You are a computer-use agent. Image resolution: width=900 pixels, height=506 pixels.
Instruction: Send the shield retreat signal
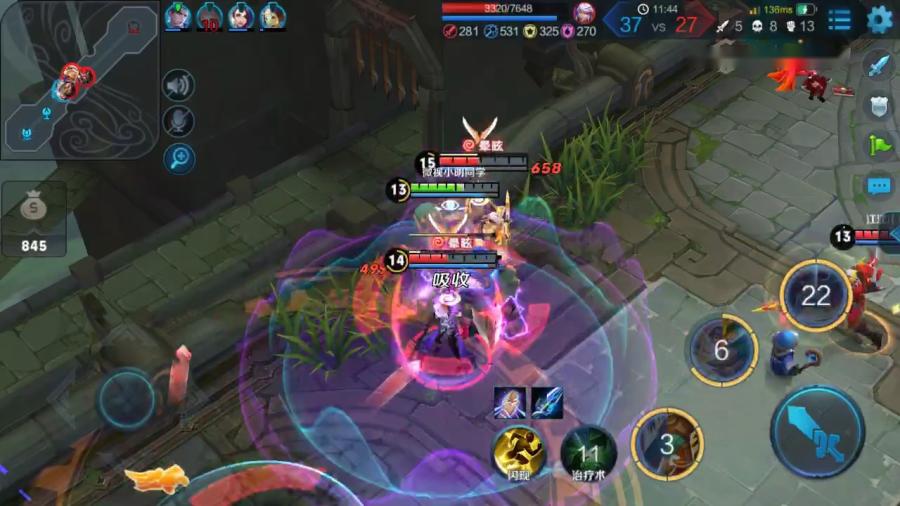(877, 106)
